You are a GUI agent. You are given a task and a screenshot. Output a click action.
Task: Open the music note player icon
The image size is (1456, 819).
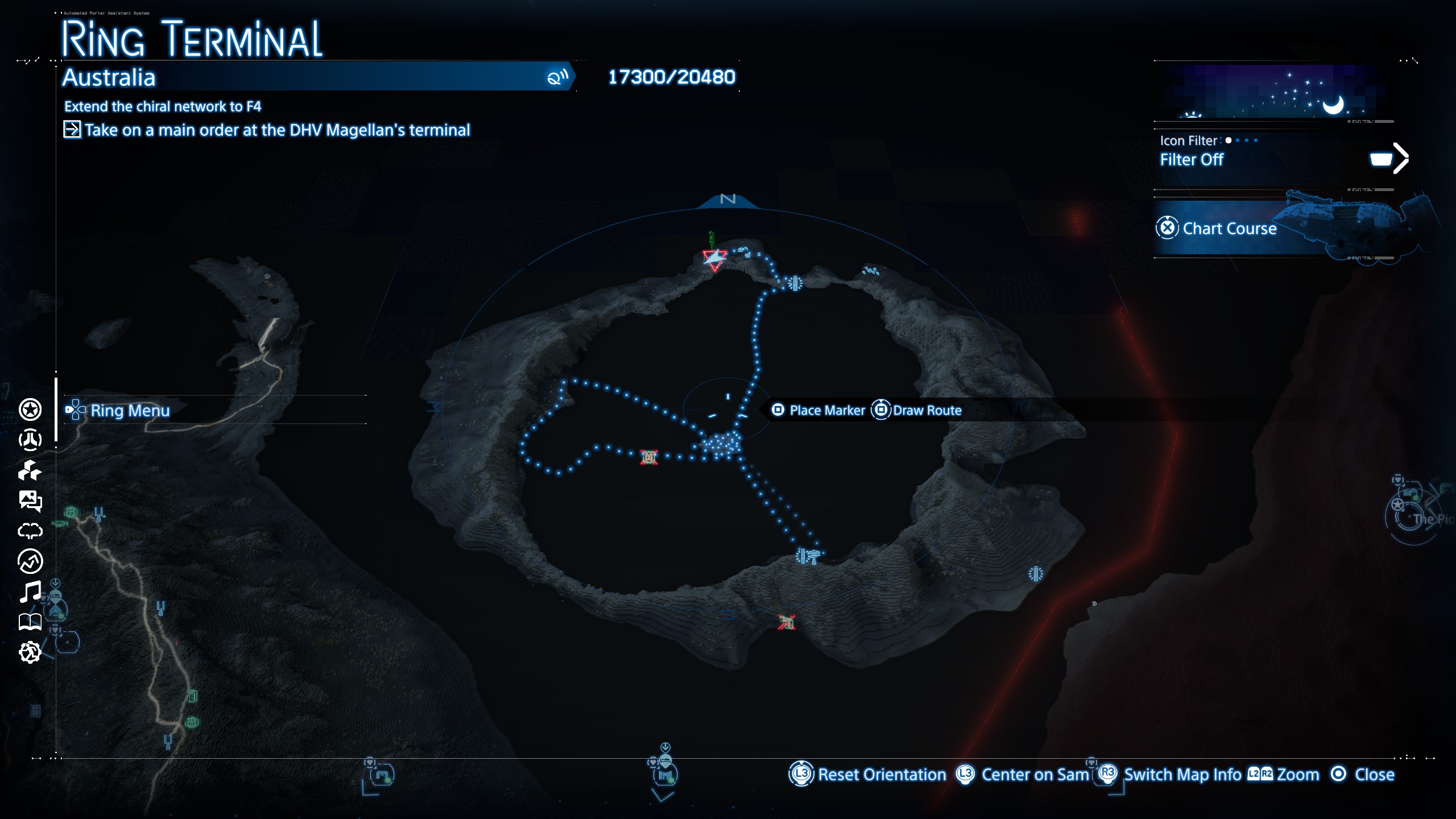pos(30,591)
